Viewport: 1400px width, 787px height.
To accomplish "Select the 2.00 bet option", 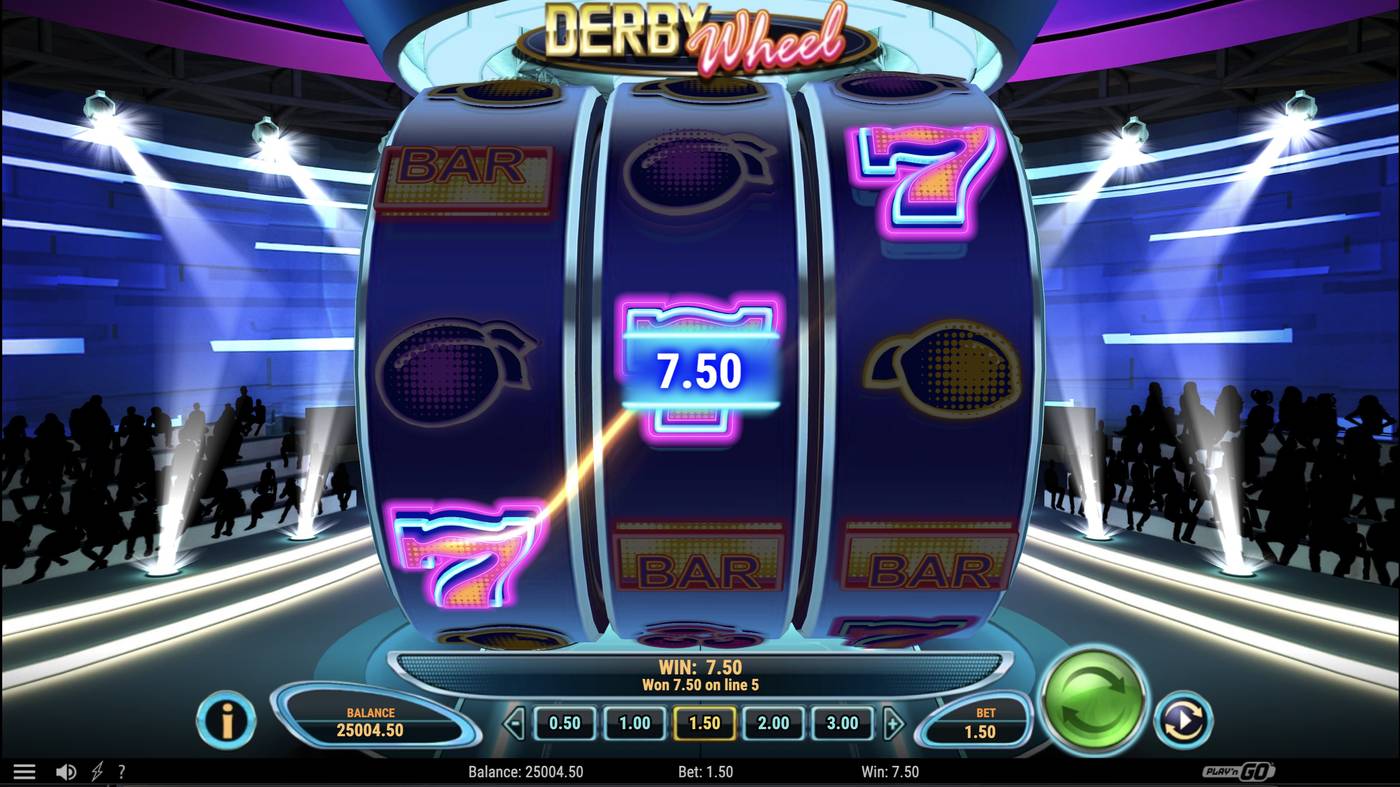I will (x=772, y=721).
